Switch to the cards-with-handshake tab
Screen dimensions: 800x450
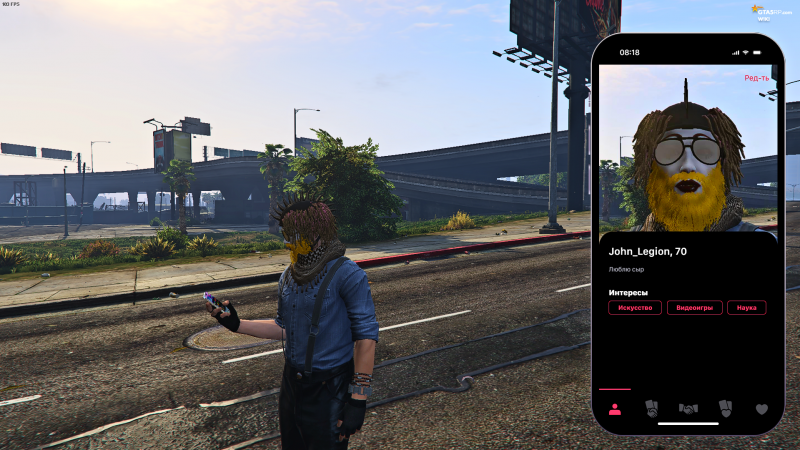click(651, 408)
